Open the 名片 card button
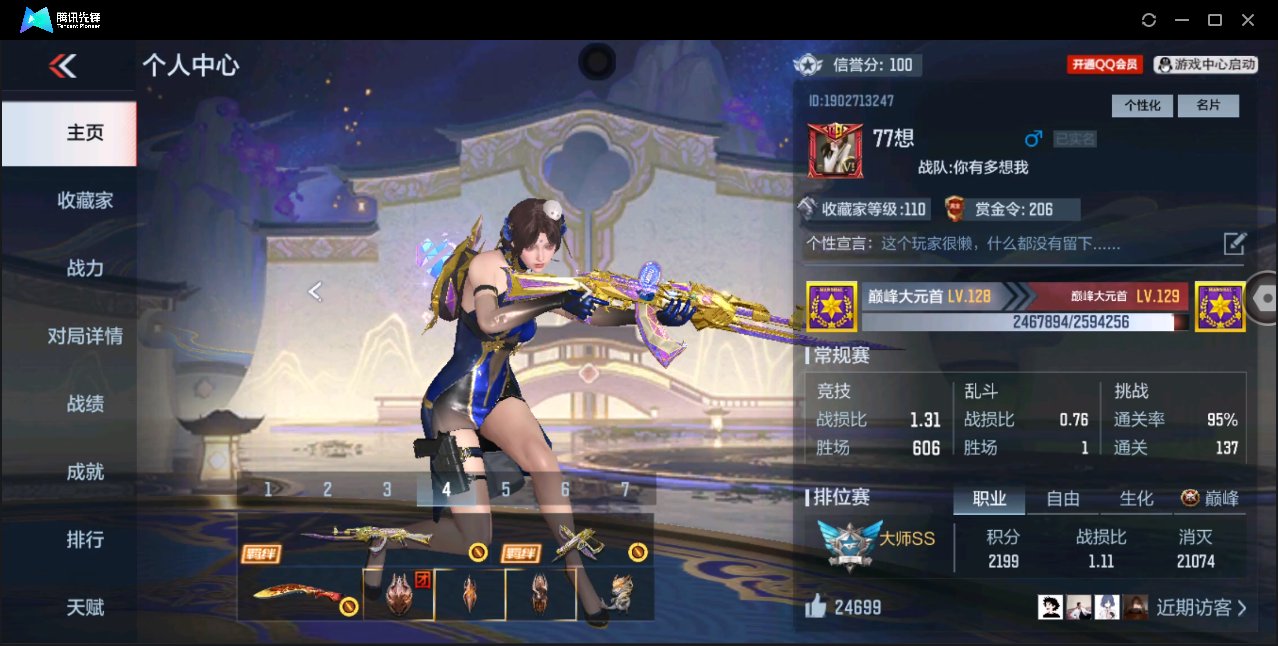Viewport: 1278px width, 646px height. [1208, 105]
